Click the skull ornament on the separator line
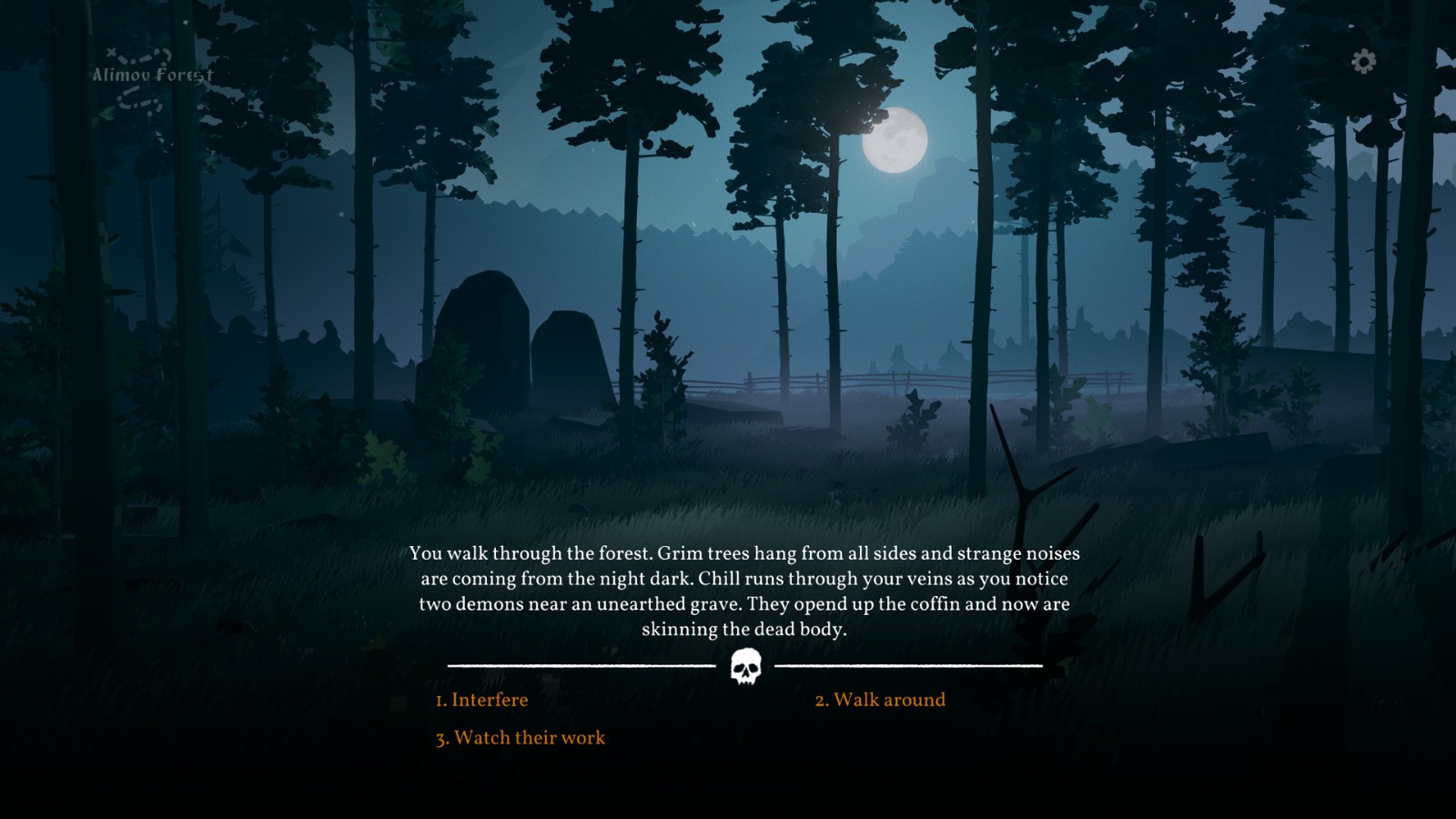 [x=748, y=666]
